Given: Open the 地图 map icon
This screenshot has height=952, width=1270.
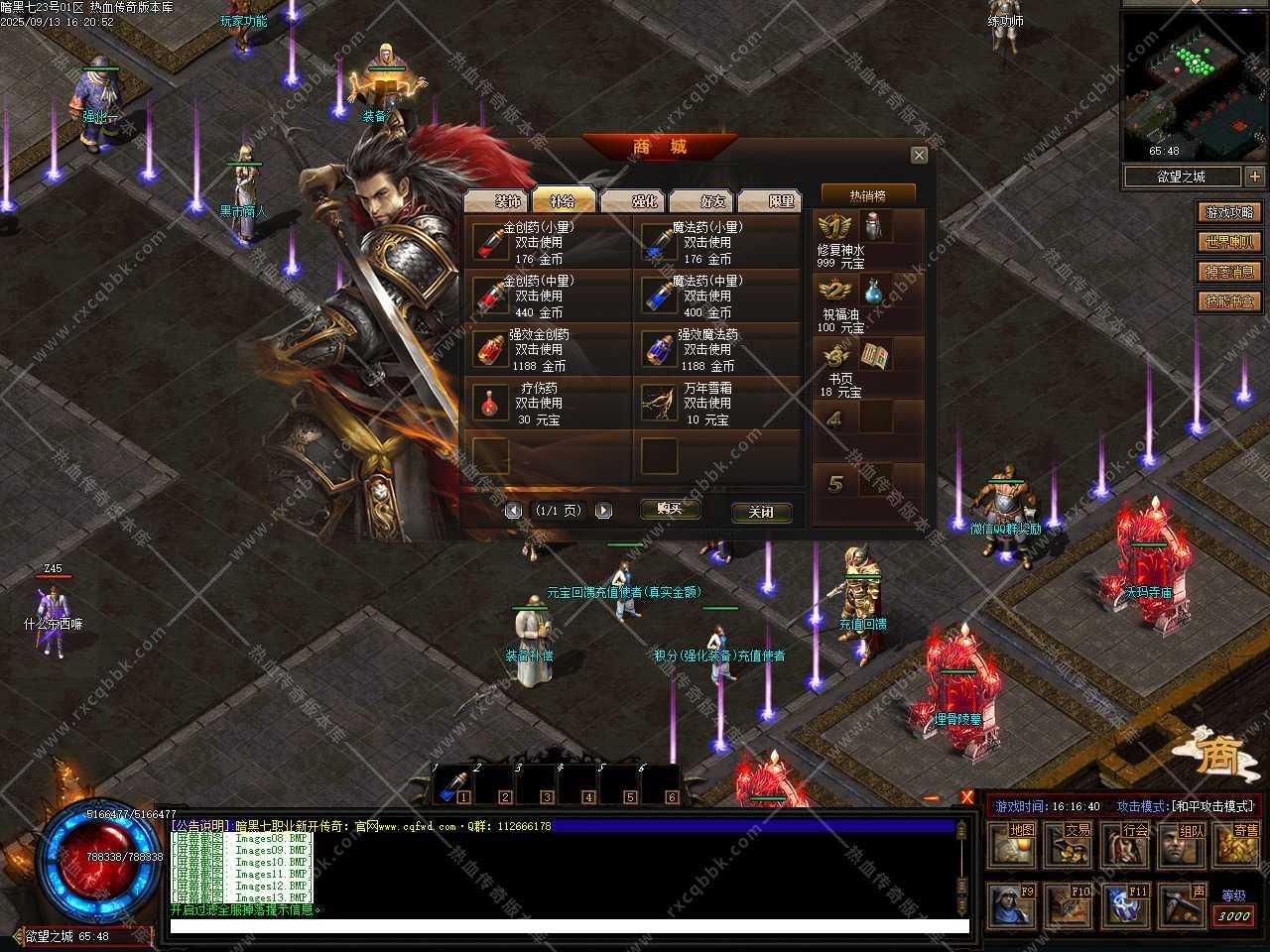Looking at the screenshot, I should click(x=1013, y=845).
